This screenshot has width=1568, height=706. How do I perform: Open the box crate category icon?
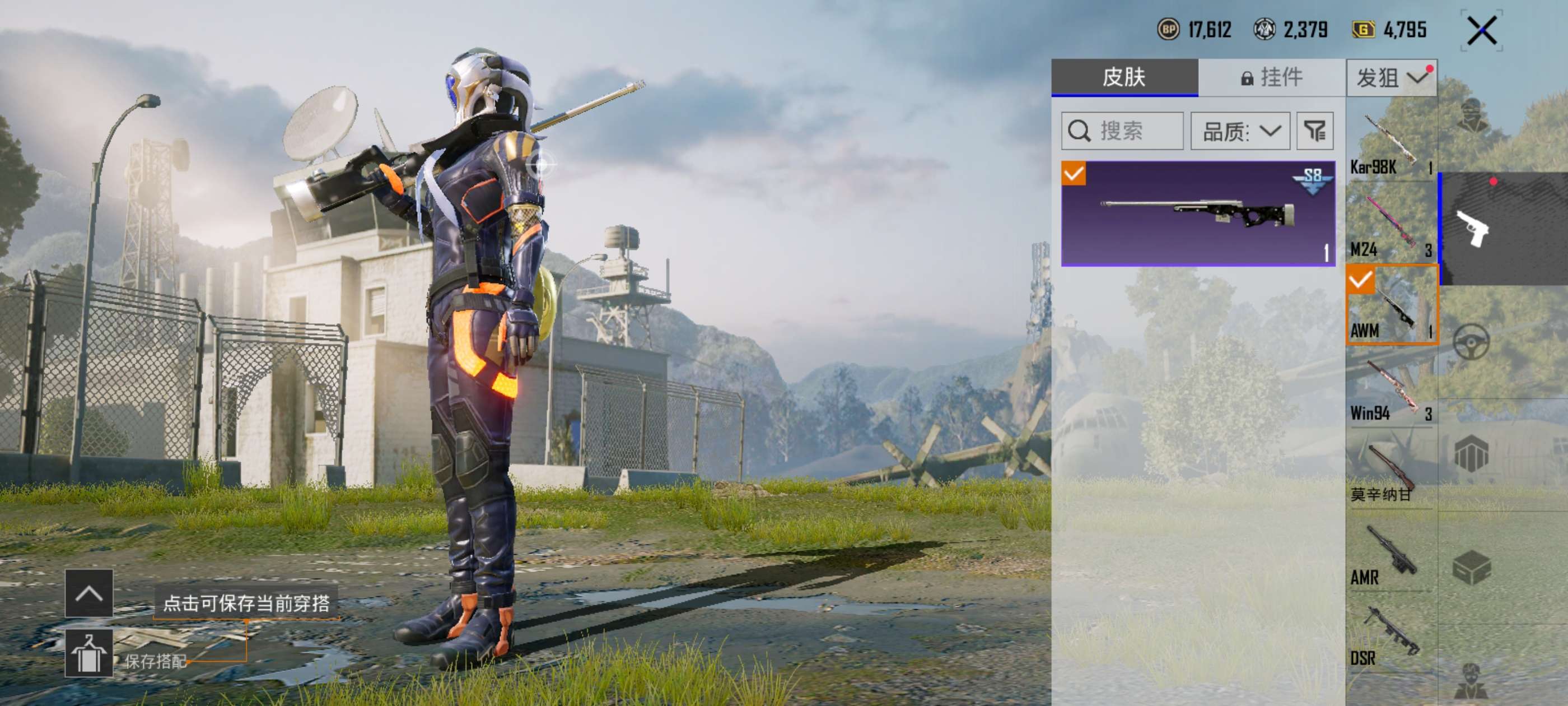(1471, 566)
